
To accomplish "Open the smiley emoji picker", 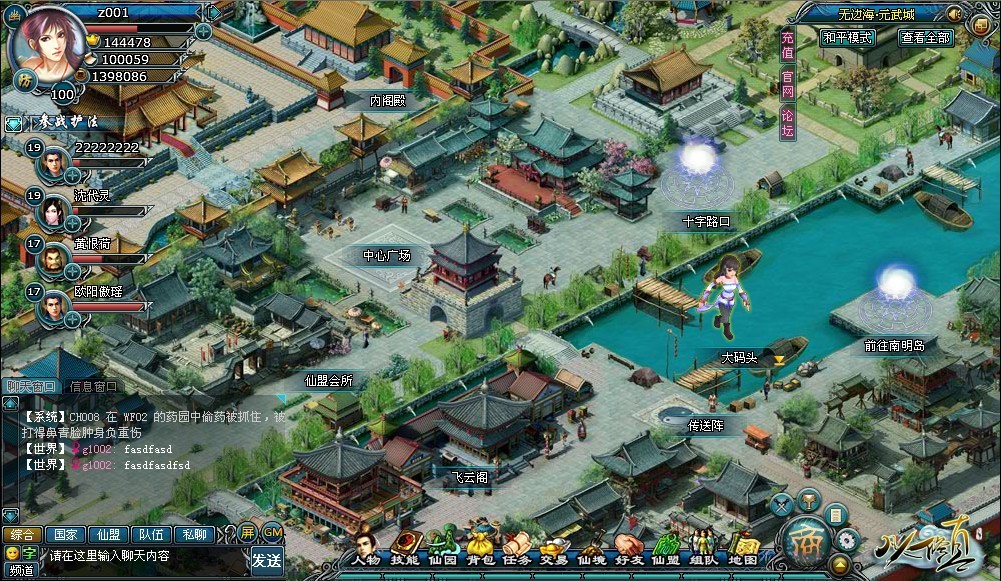I will (12, 553).
